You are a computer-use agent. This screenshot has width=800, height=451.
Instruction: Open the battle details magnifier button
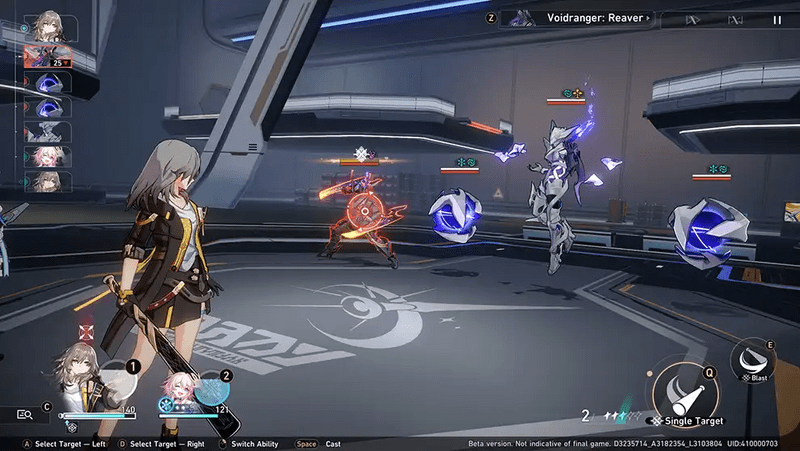[x=24, y=413]
